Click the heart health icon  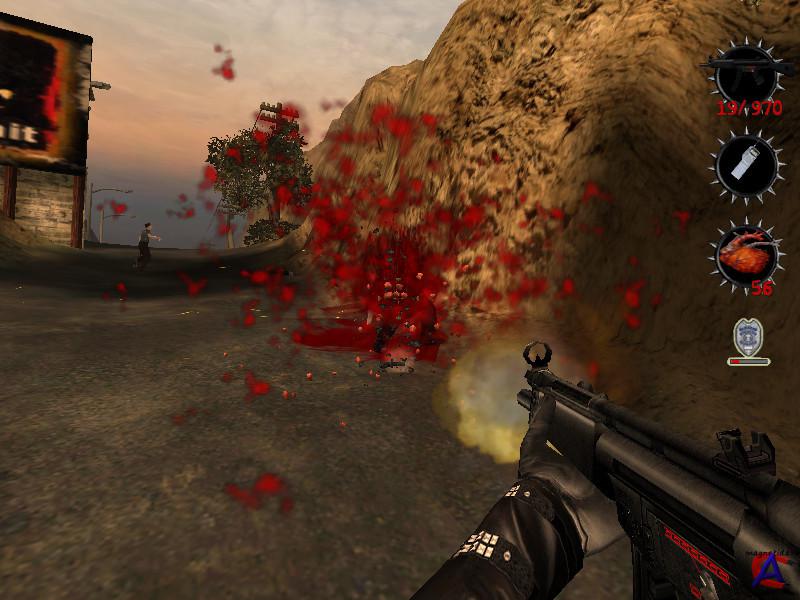point(747,252)
